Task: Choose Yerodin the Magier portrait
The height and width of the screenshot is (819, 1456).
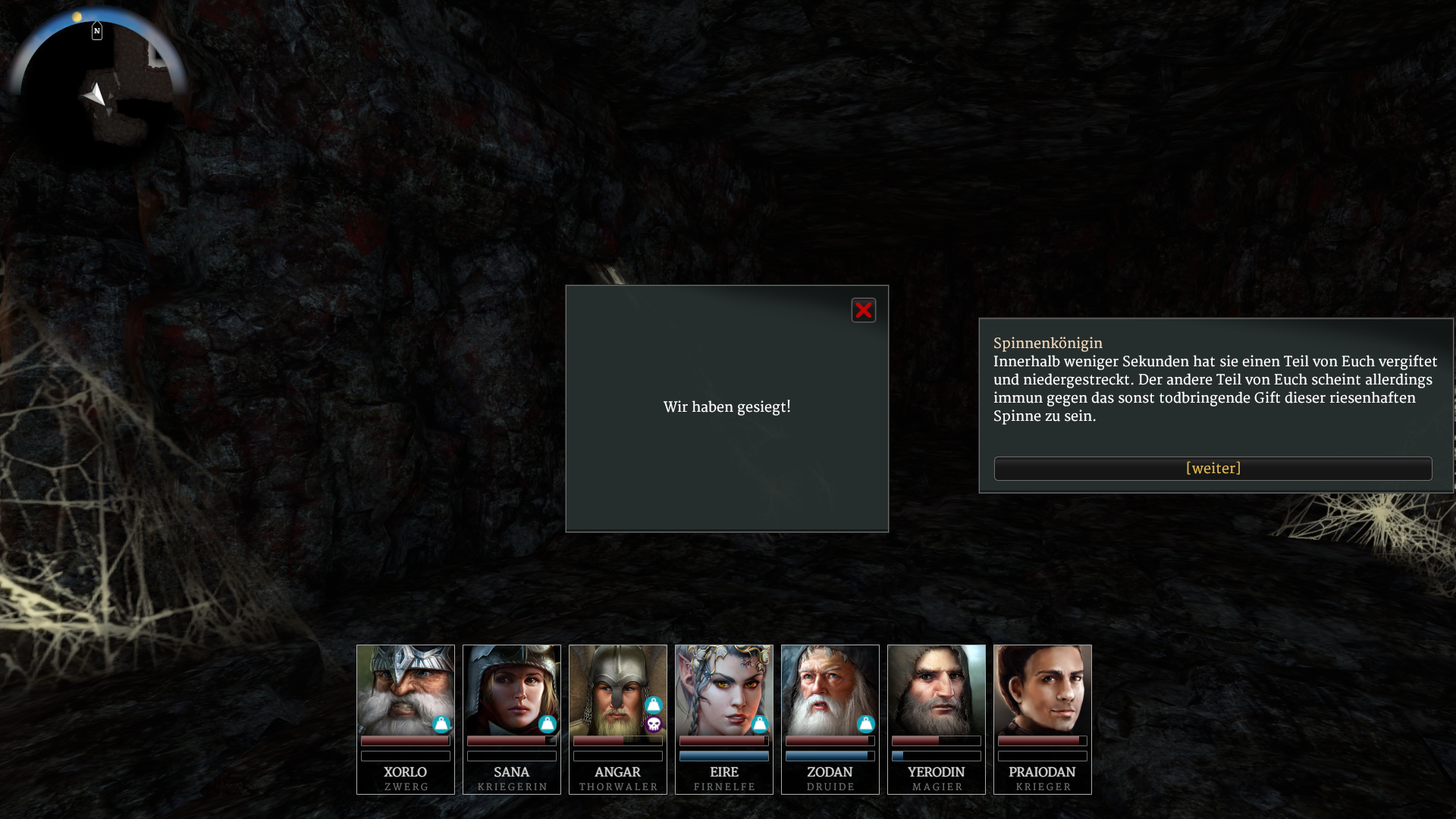Action: [936, 689]
